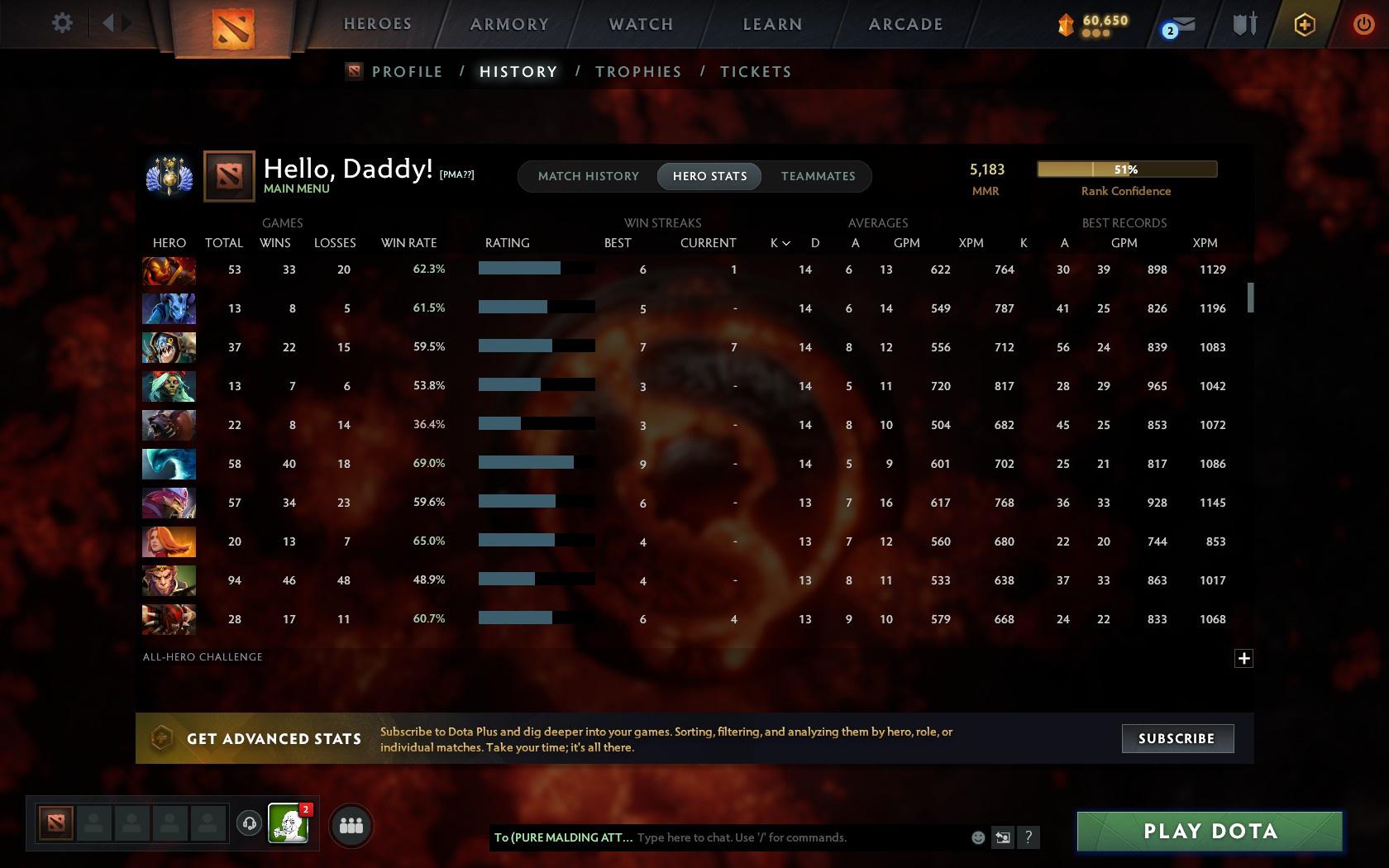Expand the All-Hero Challenge plus control
Viewport: 1389px width, 868px height.
tap(1243, 658)
